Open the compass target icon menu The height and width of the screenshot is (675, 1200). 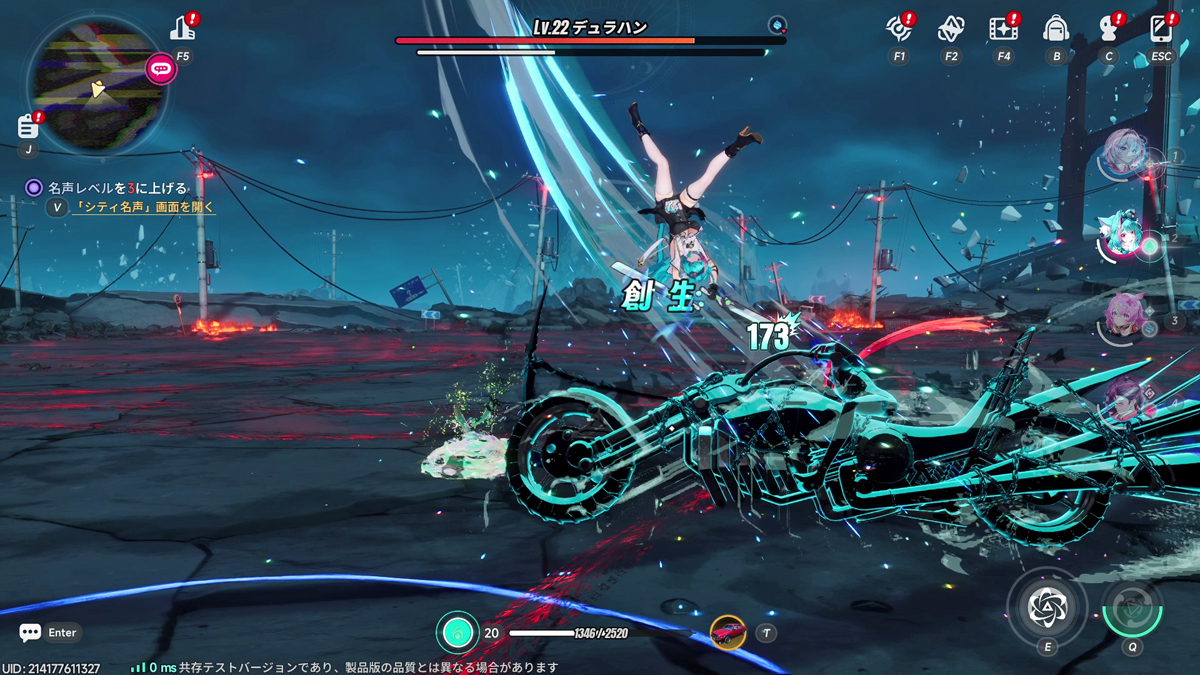899,28
